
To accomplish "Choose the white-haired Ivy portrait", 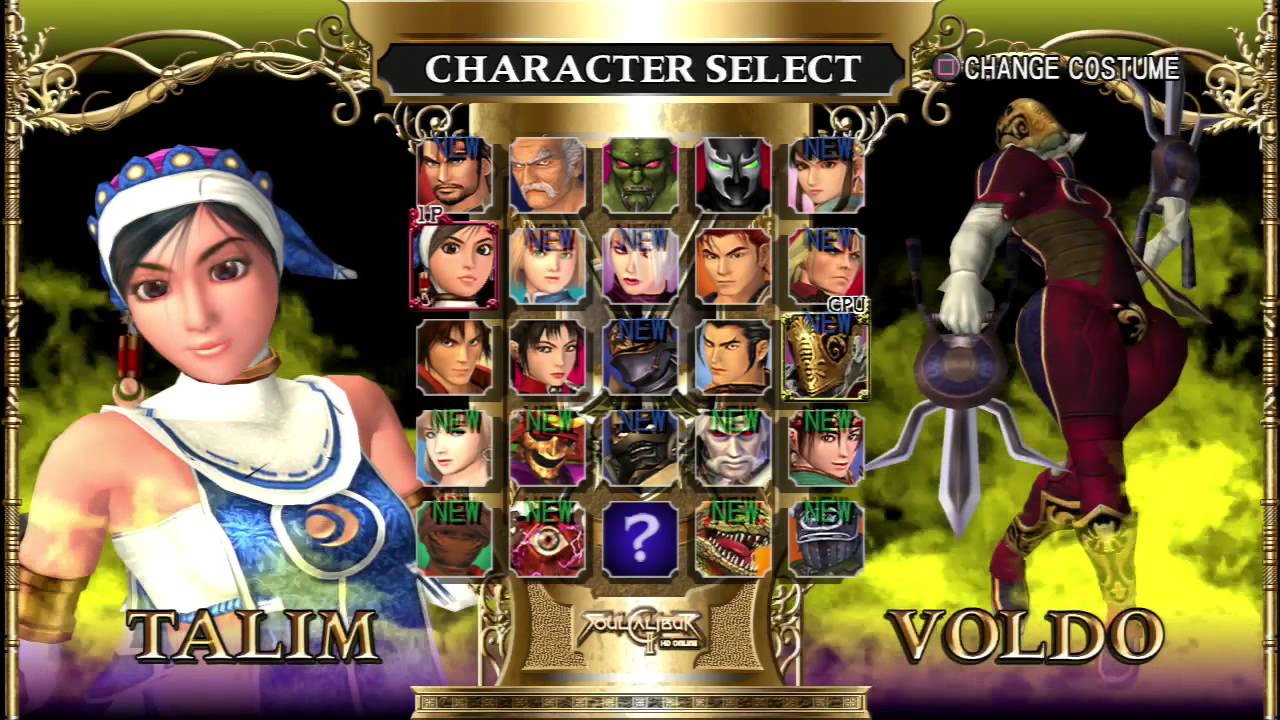I will [x=640, y=266].
